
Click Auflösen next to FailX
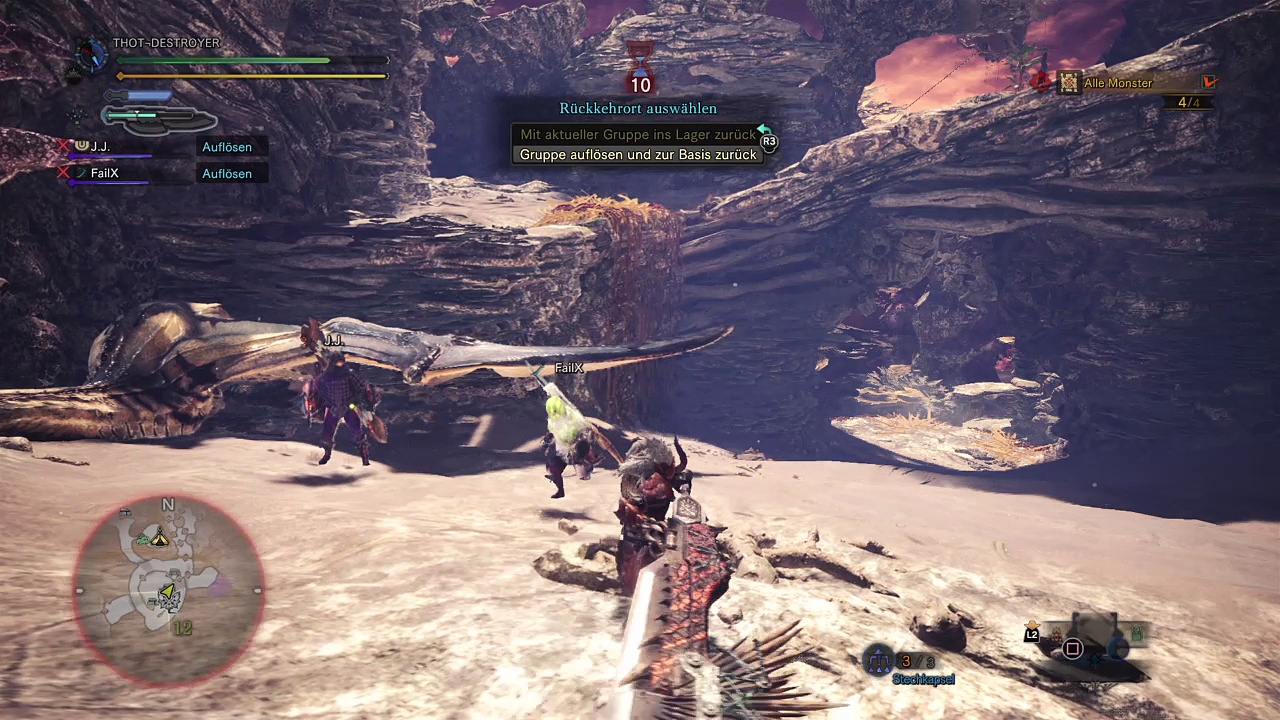pyautogui.click(x=227, y=174)
